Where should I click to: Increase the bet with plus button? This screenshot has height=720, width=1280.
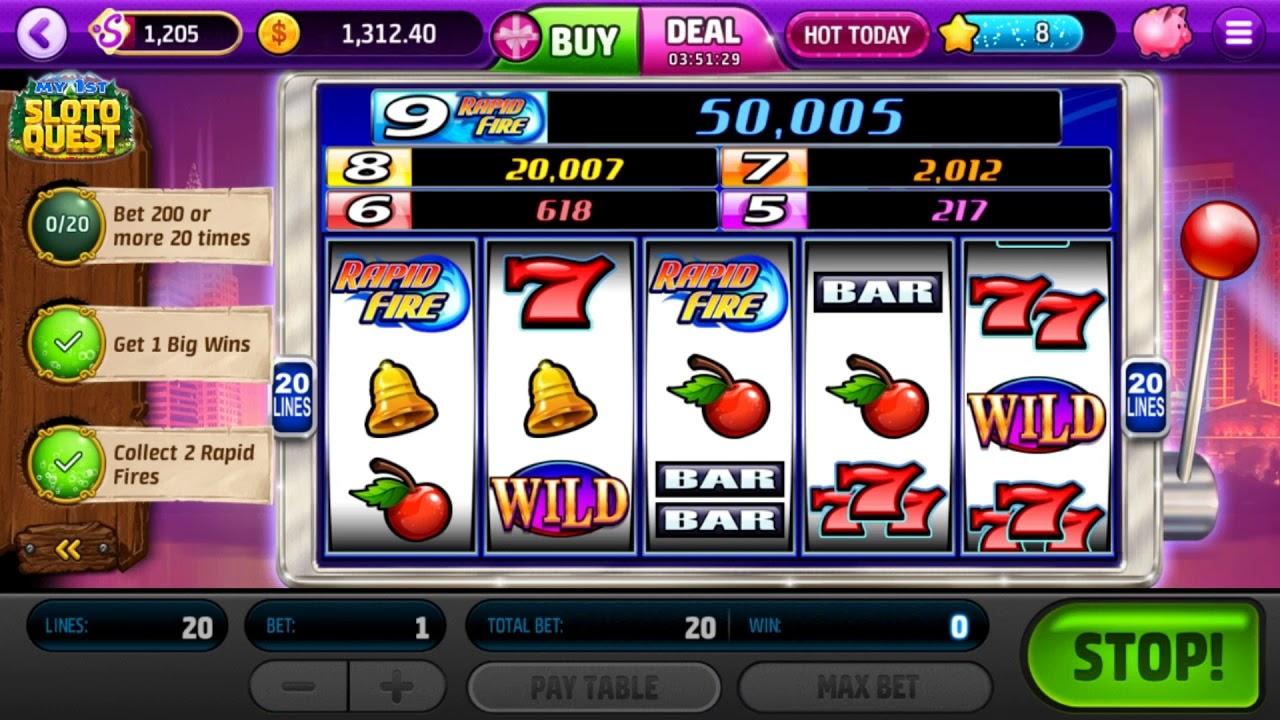coord(396,686)
